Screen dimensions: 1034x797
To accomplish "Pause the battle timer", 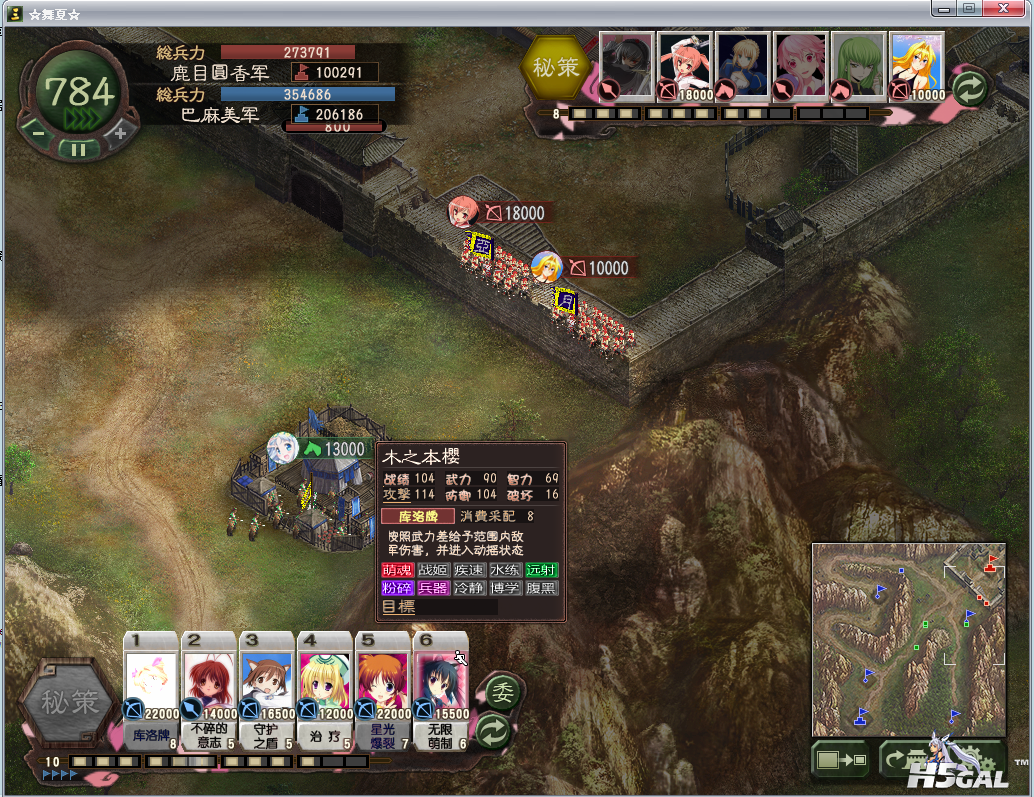I will pos(77,149).
